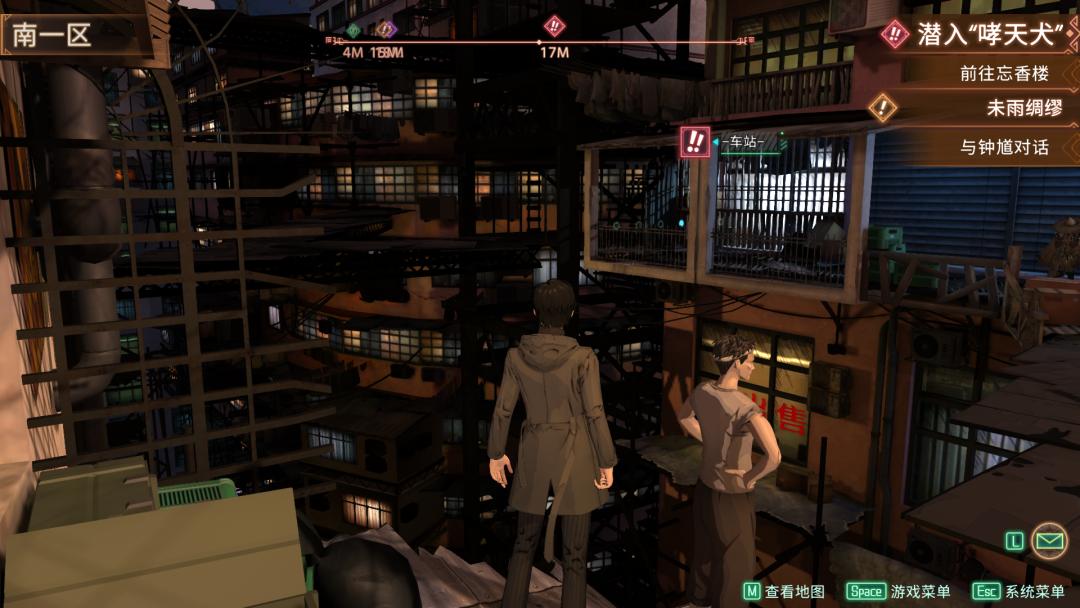Click the red 车站 waypoint marker
The height and width of the screenshot is (608, 1080).
(x=695, y=141)
